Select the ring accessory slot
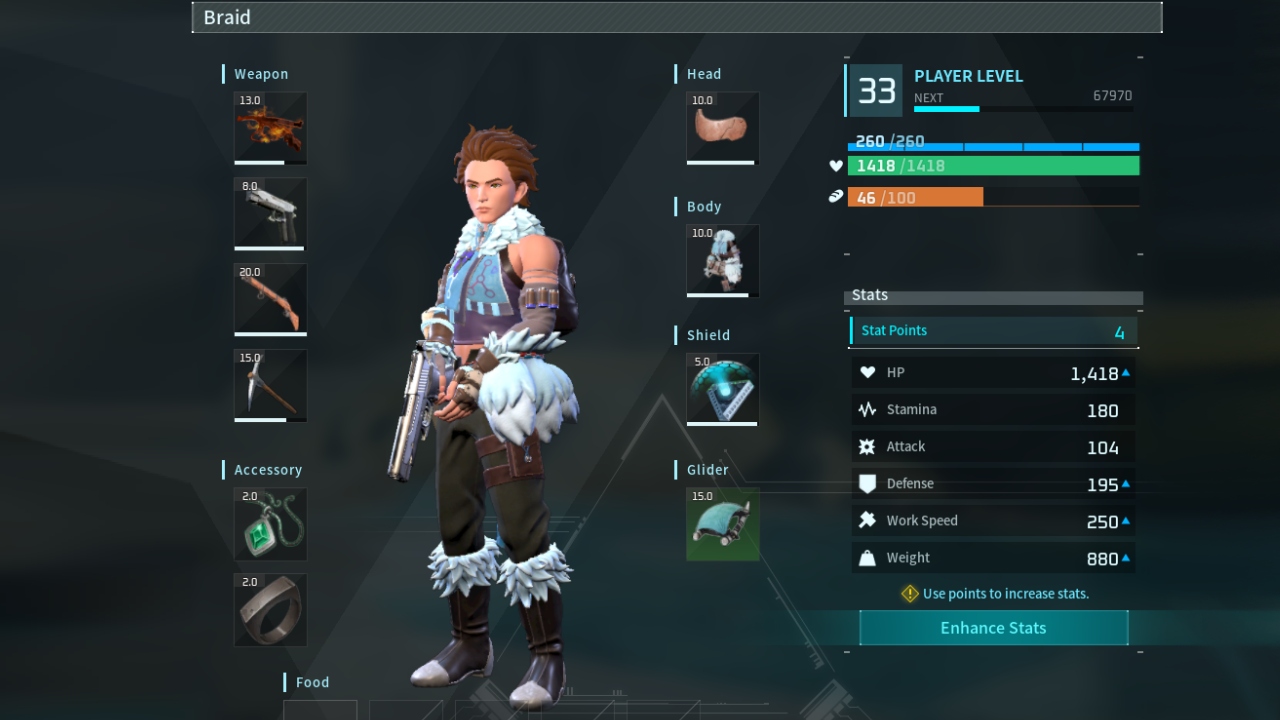 (x=270, y=610)
